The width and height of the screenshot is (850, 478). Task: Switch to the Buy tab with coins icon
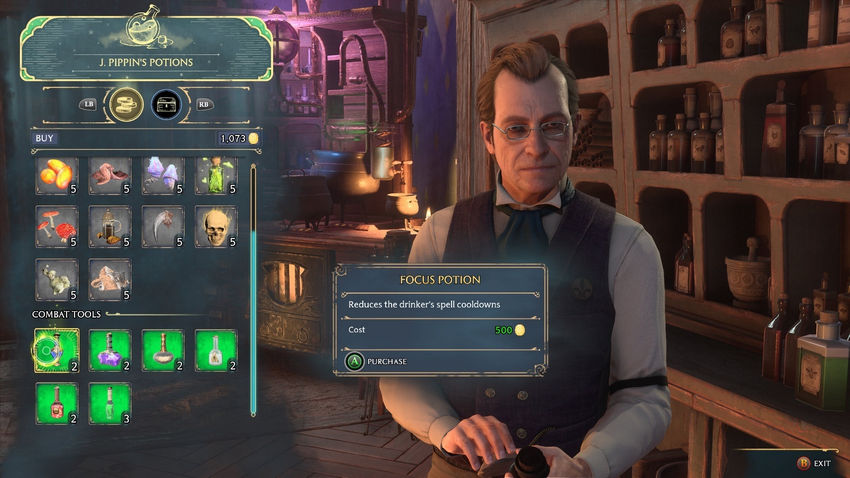tap(125, 103)
